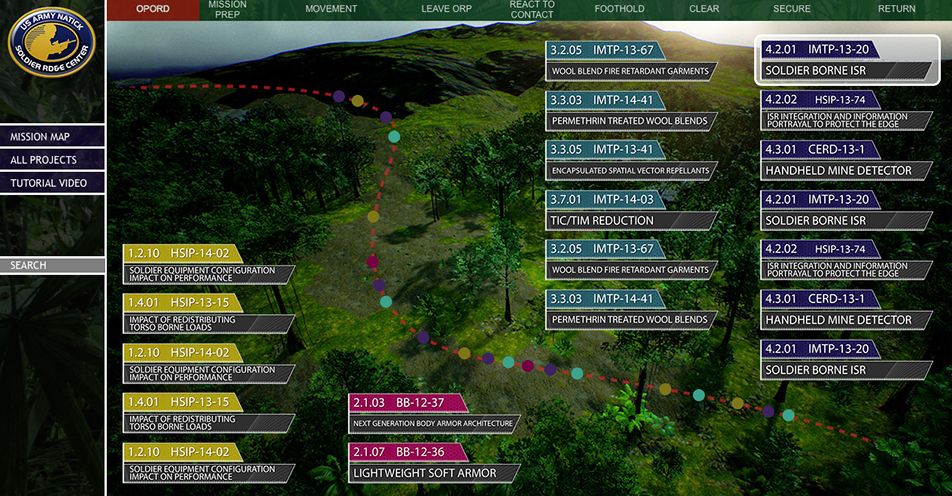Open the Encapsulated Spatial Vector Repellants project
The image size is (952, 496).
click(x=630, y=160)
